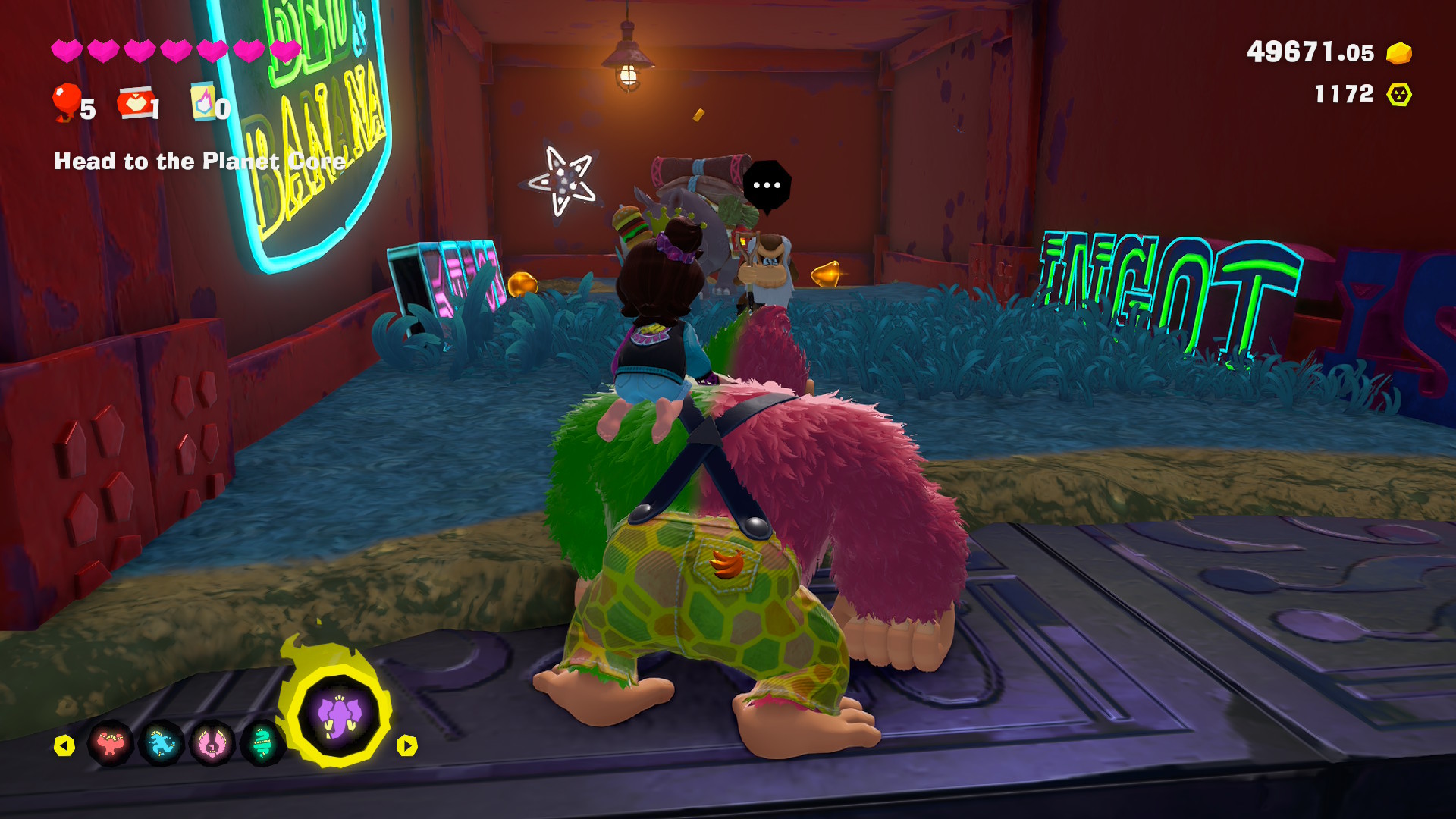The image size is (1456, 819).
Task: Click the yellow right arrow of transformation selector
Action: click(x=407, y=746)
